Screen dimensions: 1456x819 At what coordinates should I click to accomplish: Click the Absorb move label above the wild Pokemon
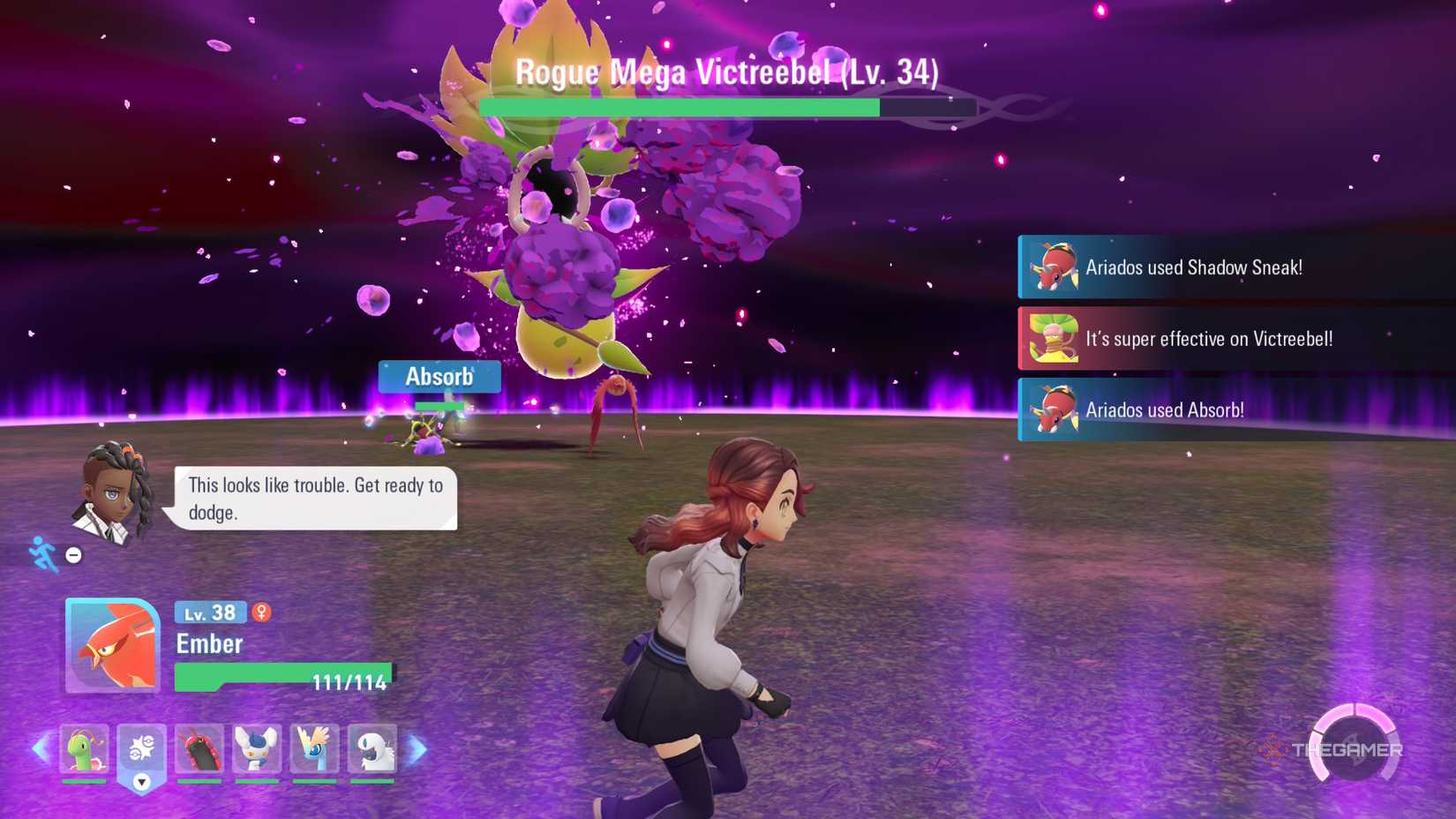coord(439,376)
